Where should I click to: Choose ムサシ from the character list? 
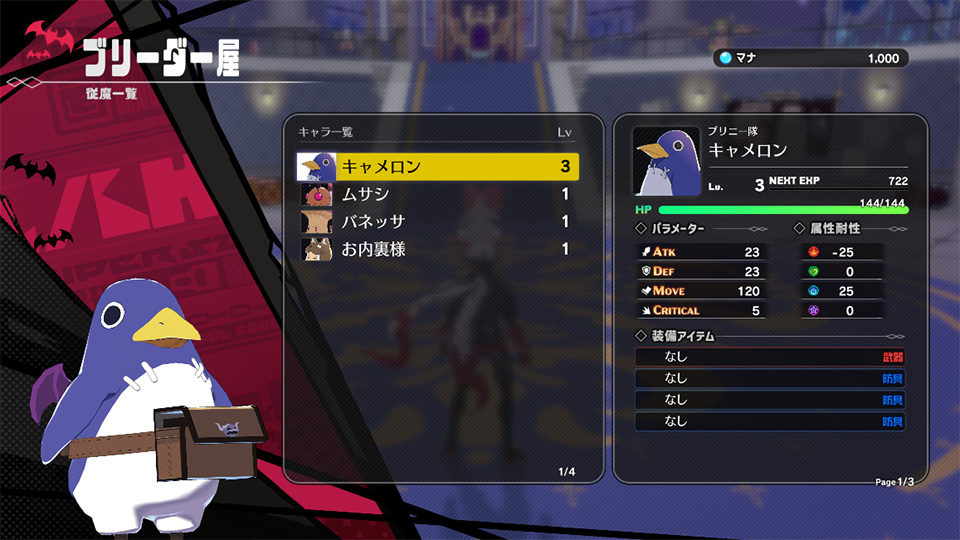pyautogui.click(x=440, y=194)
